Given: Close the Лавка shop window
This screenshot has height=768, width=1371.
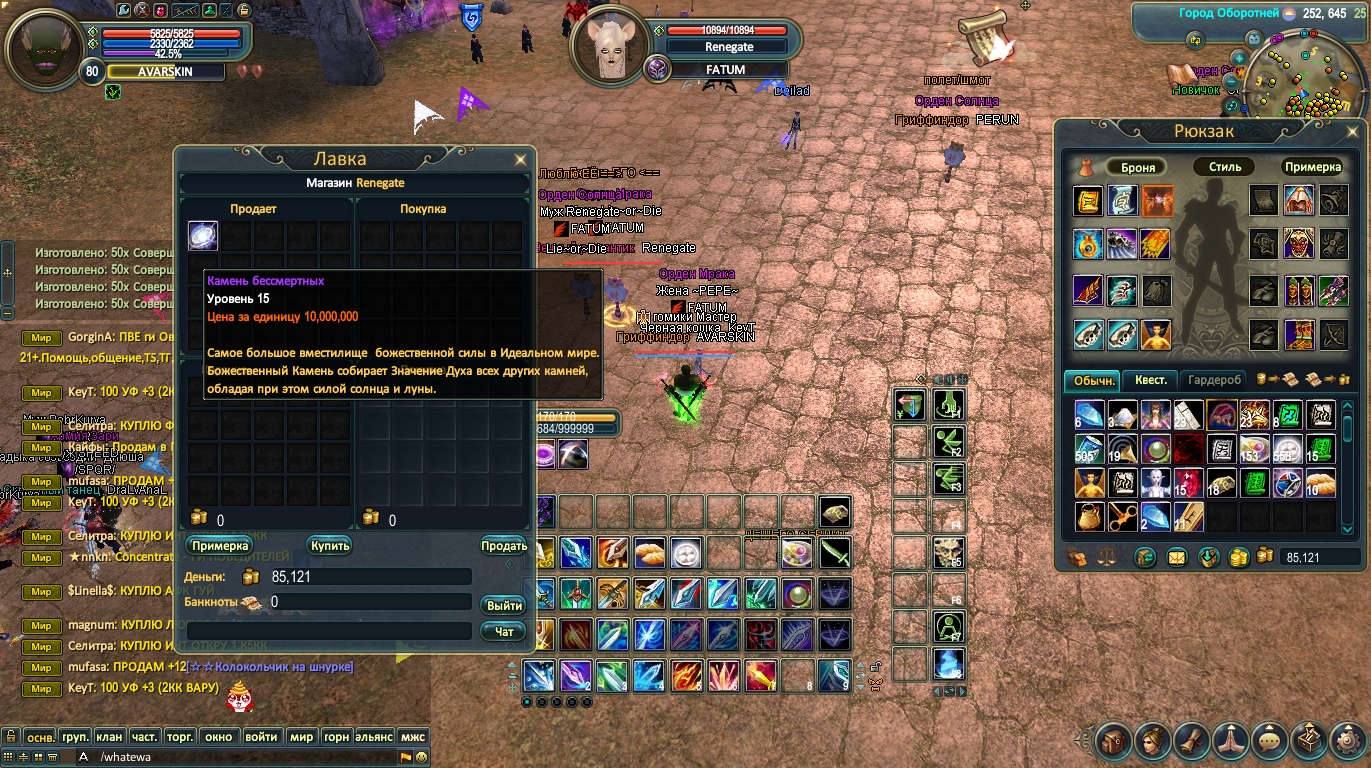Looking at the screenshot, I should click(520, 160).
